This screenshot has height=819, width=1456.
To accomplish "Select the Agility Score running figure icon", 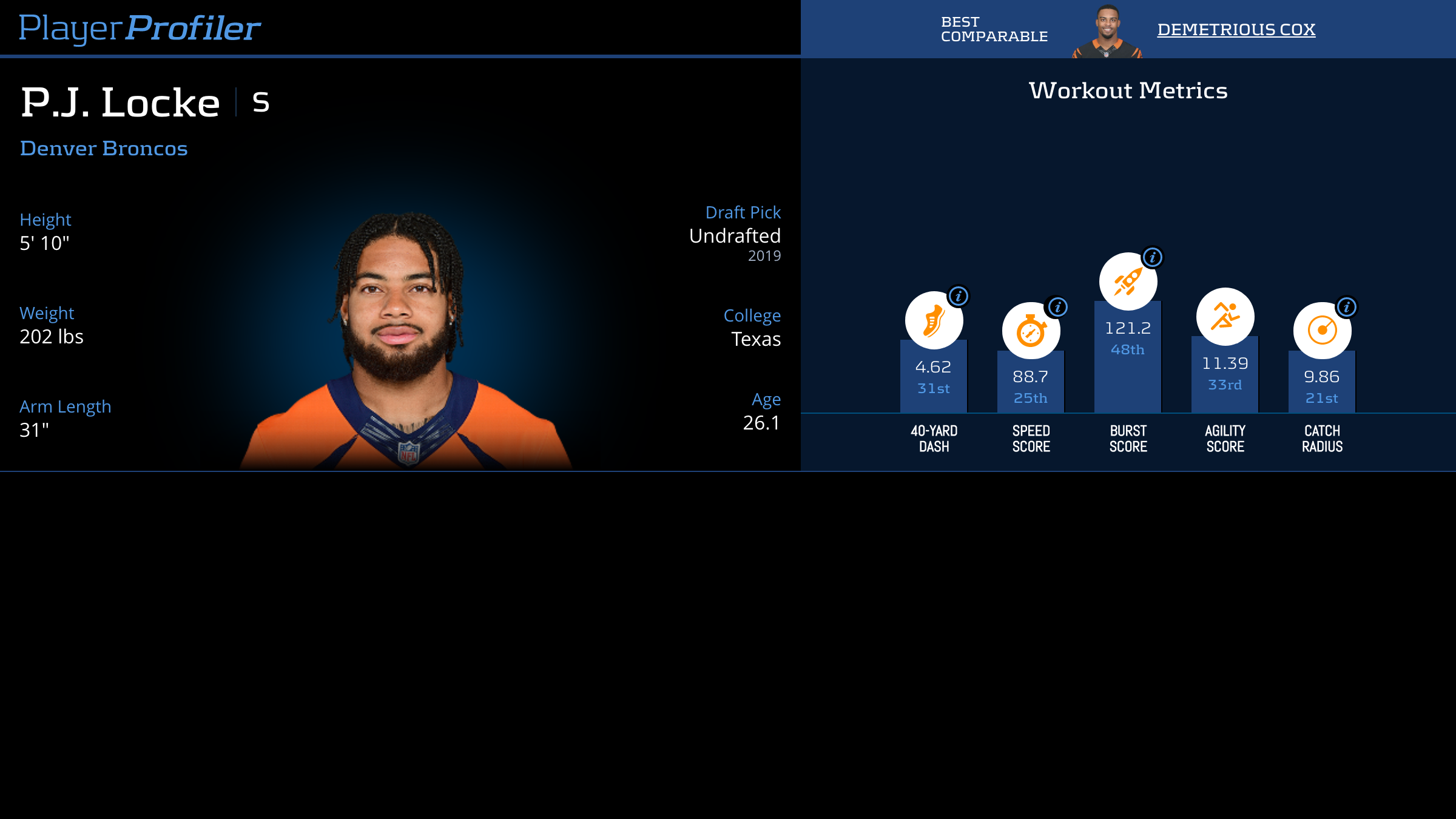I will click(1225, 317).
